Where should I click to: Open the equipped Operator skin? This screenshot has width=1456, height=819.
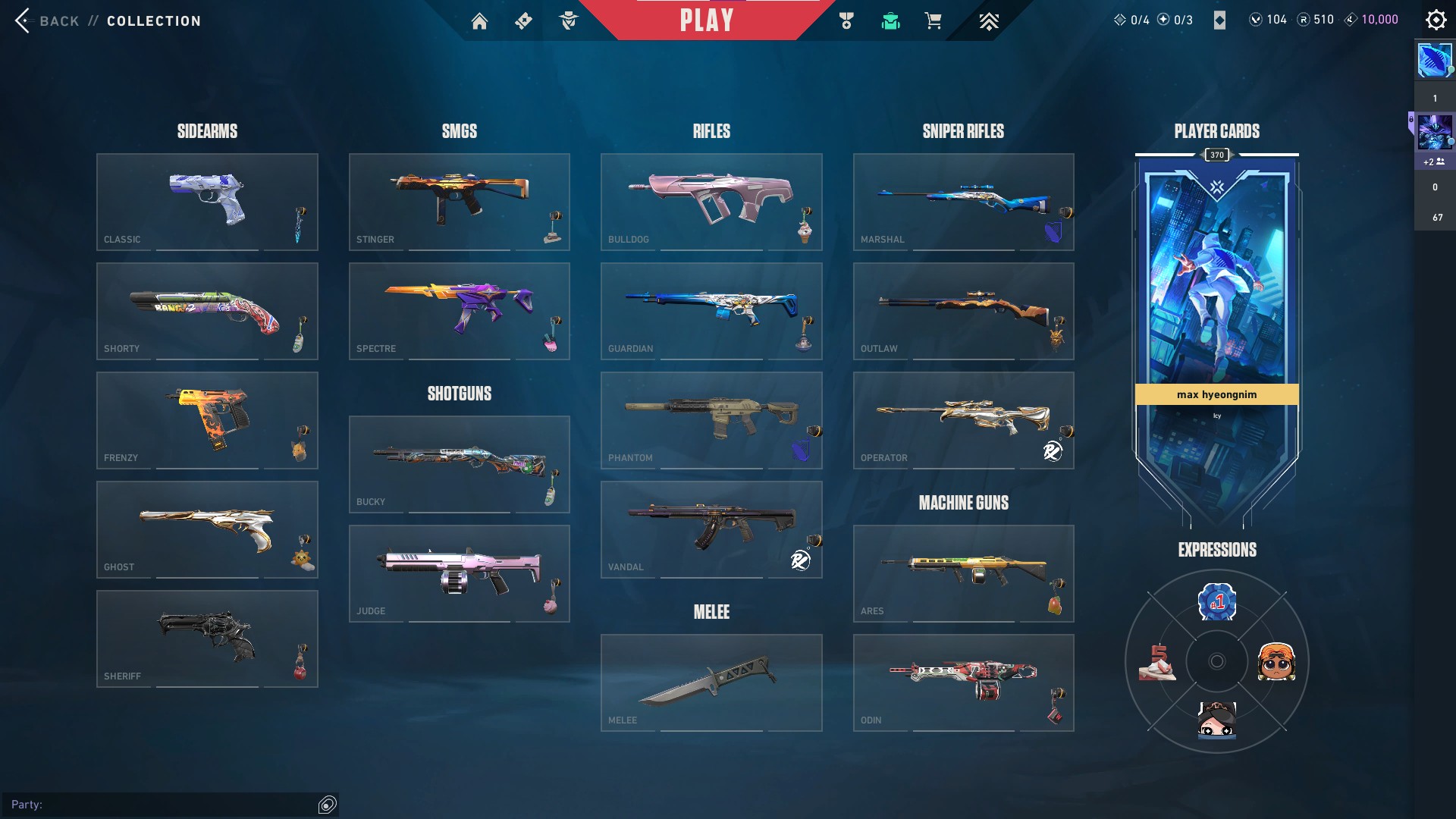pyautogui.click(x=963, y=418)
